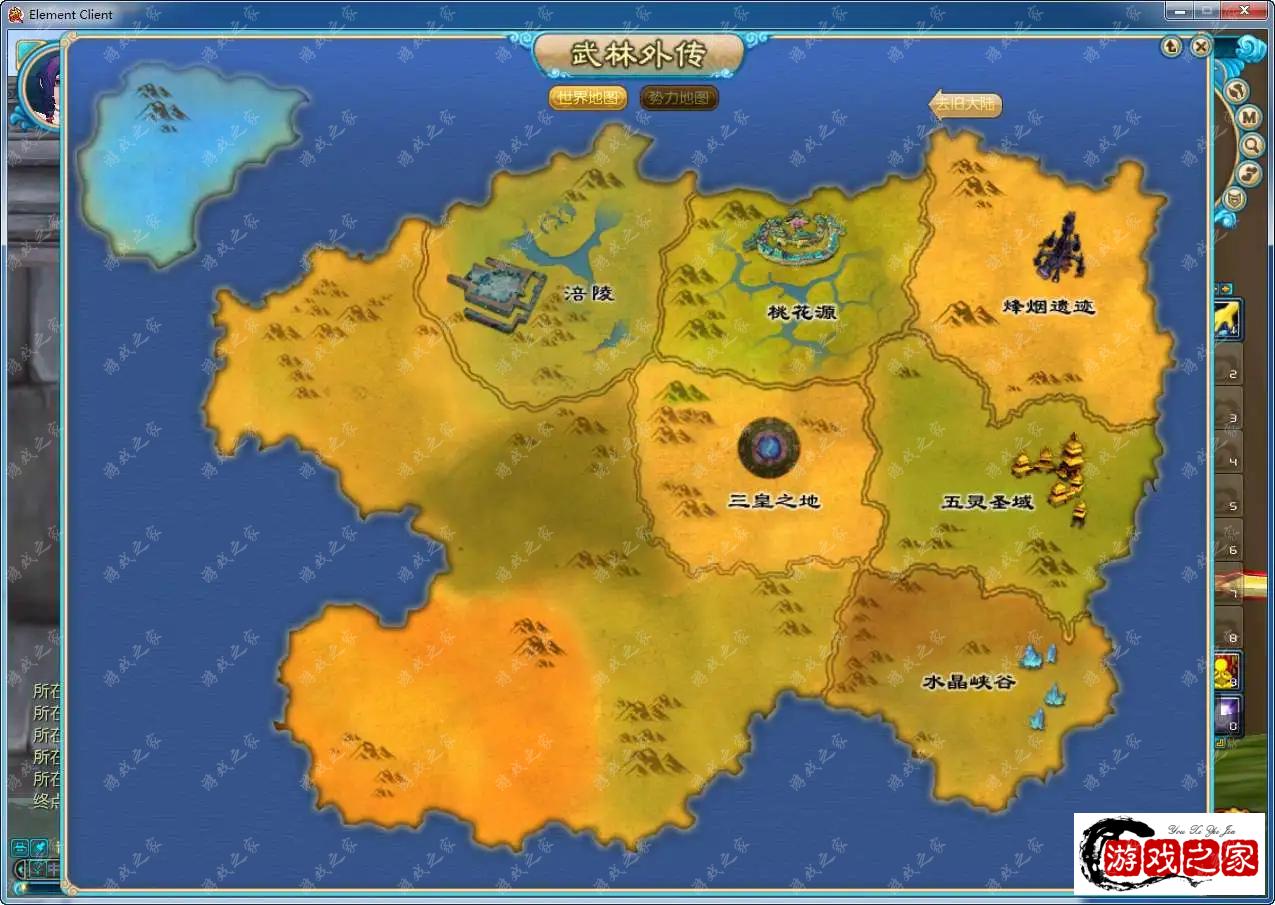Click the up-arrow button beside the map's close button
Image resolution: width=1275 pixels, height=905 pixels.
click(1172, 46)
